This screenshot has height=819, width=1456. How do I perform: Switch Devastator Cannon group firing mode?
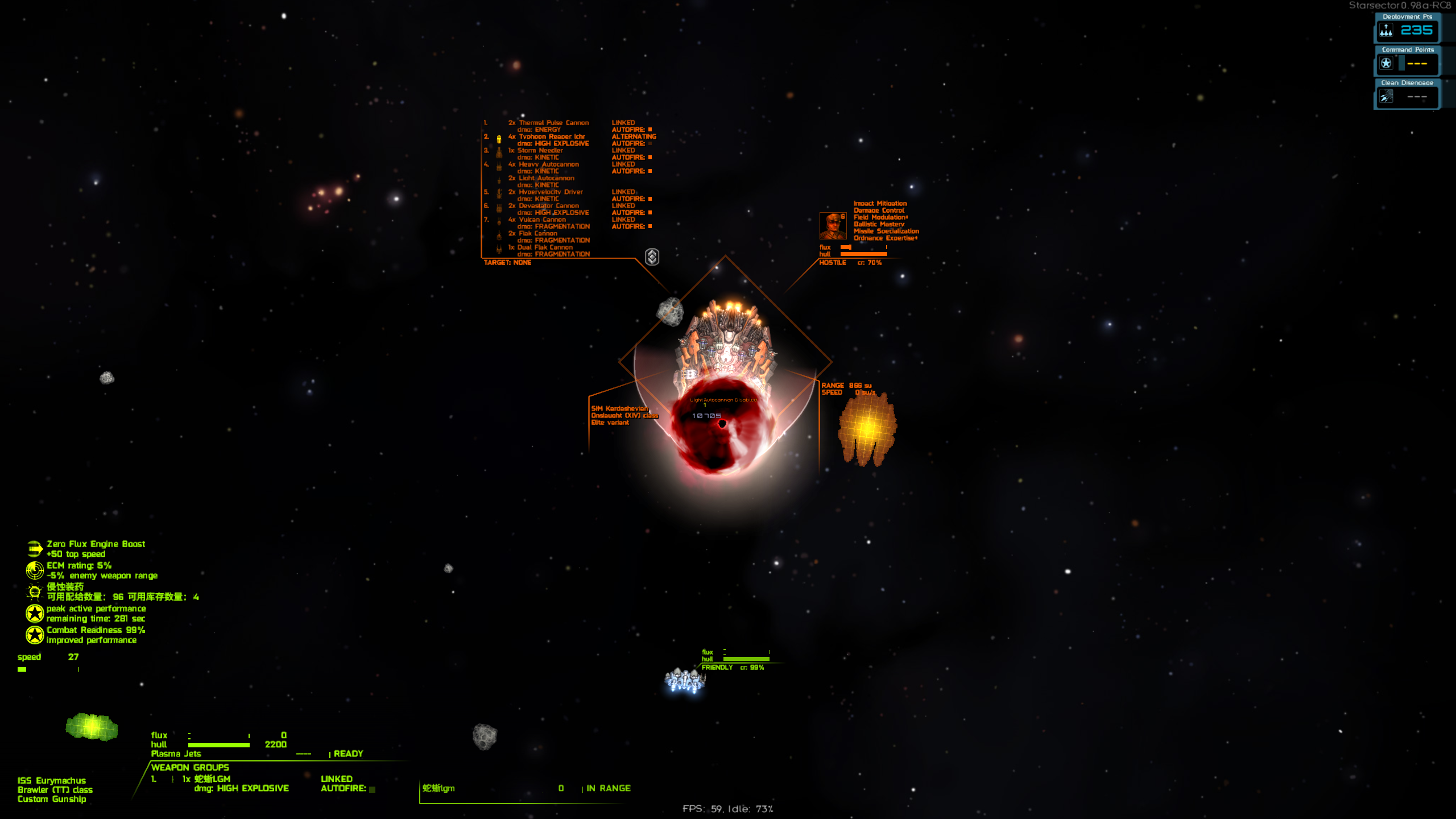[x=623, y=205]
